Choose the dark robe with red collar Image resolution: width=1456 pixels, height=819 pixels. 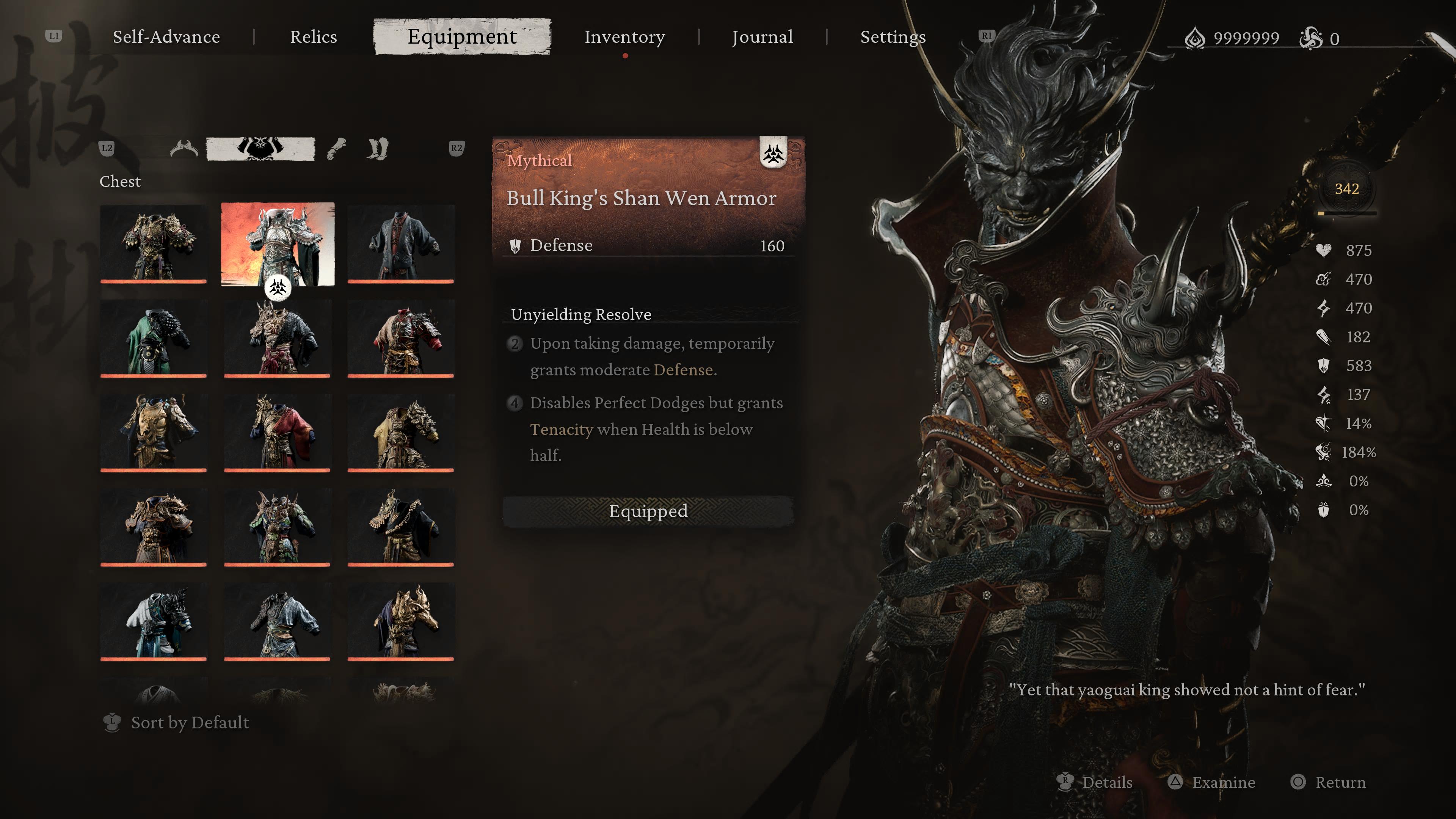click(x=401, y=243)
